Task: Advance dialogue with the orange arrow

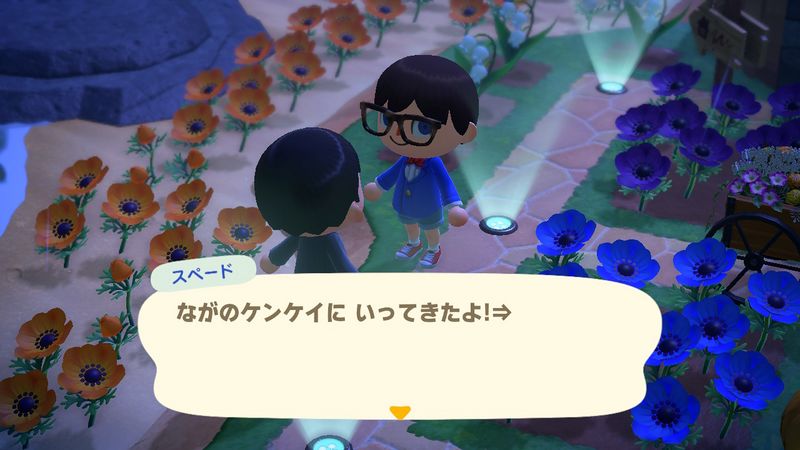Action: [400, 411]
